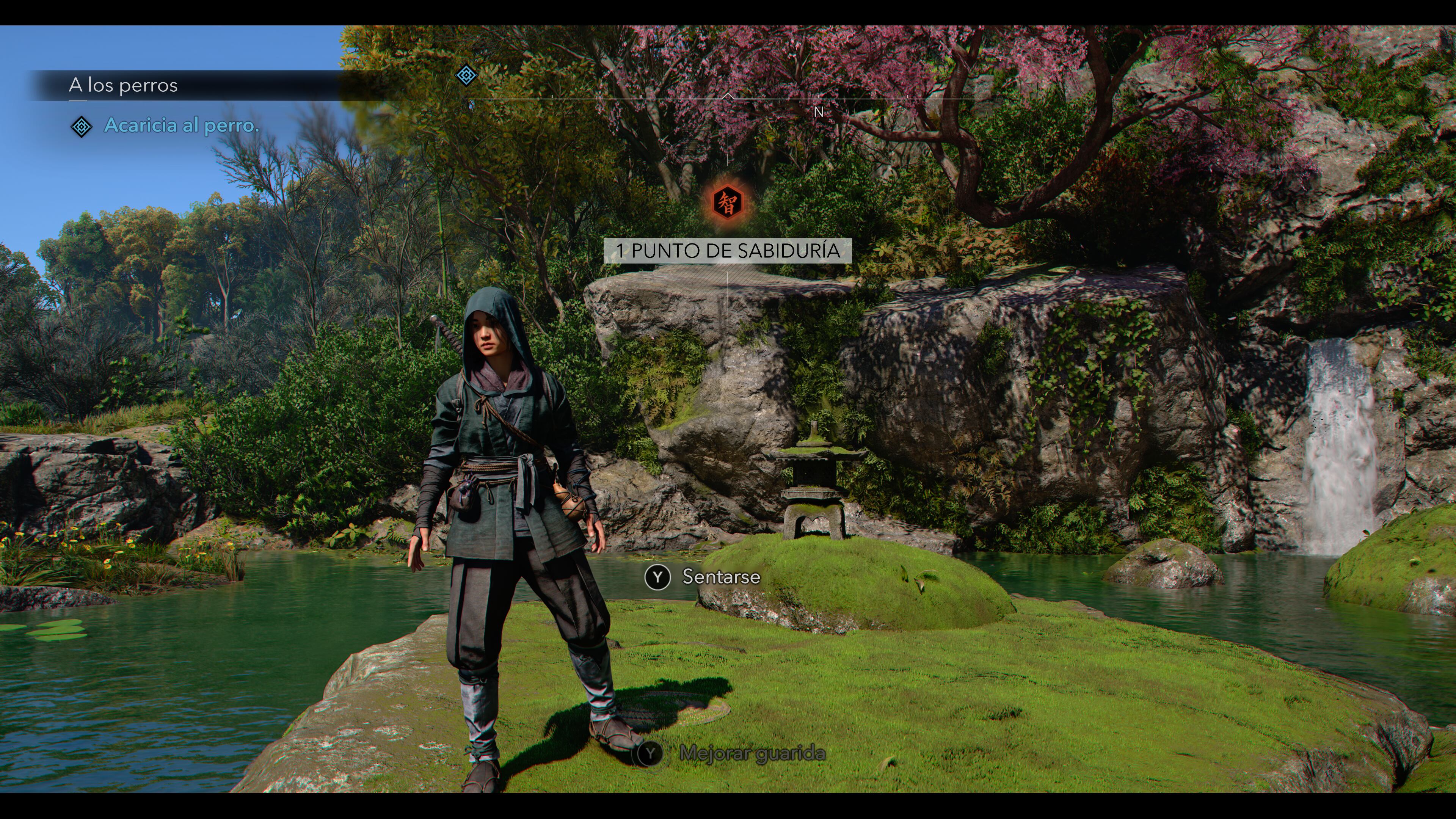Select the "A los perros" quest title
Screen dimensions: 1456x819
[x=123, y=85]
